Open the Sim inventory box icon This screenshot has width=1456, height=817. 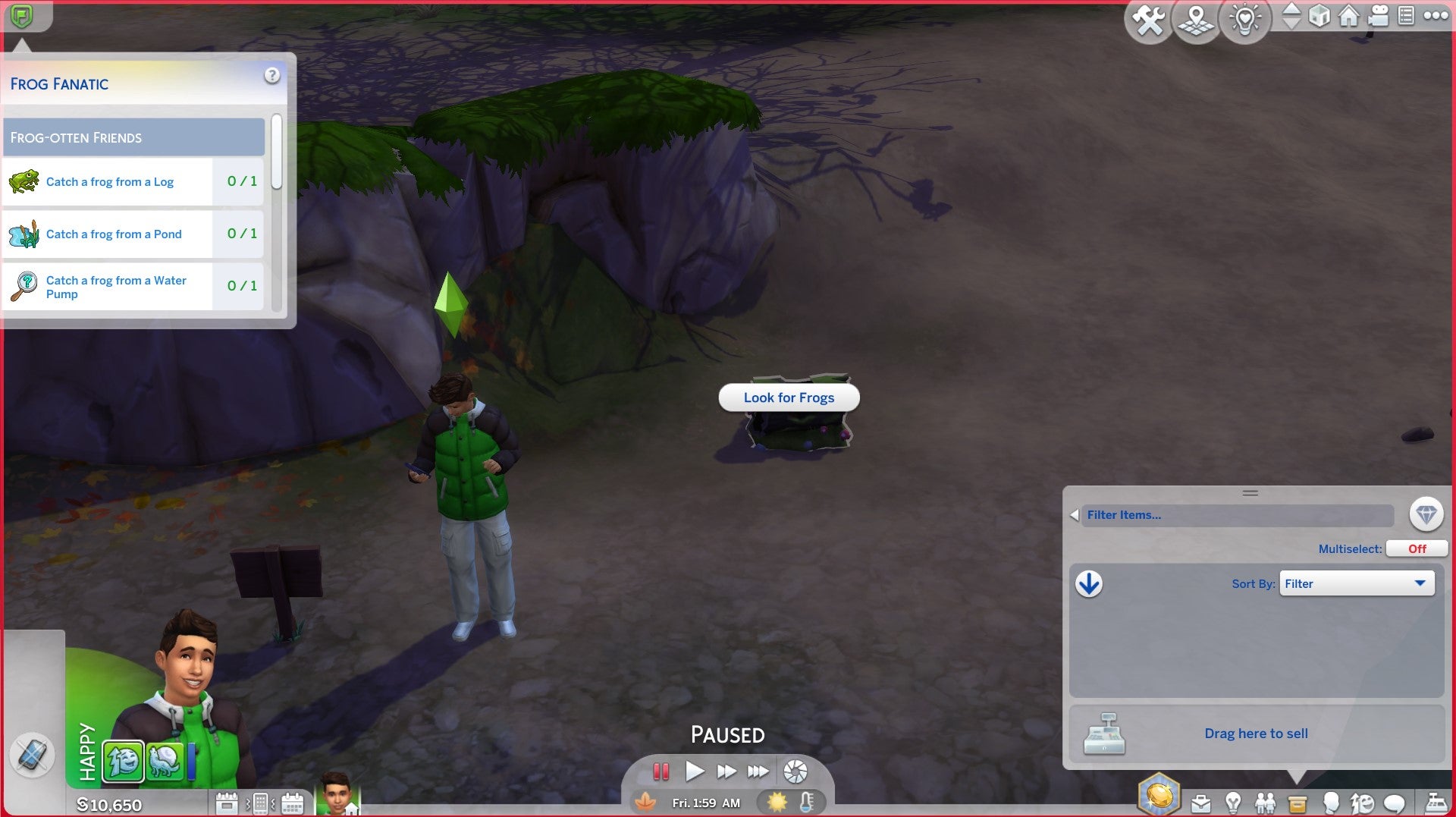coord(1296,803)
